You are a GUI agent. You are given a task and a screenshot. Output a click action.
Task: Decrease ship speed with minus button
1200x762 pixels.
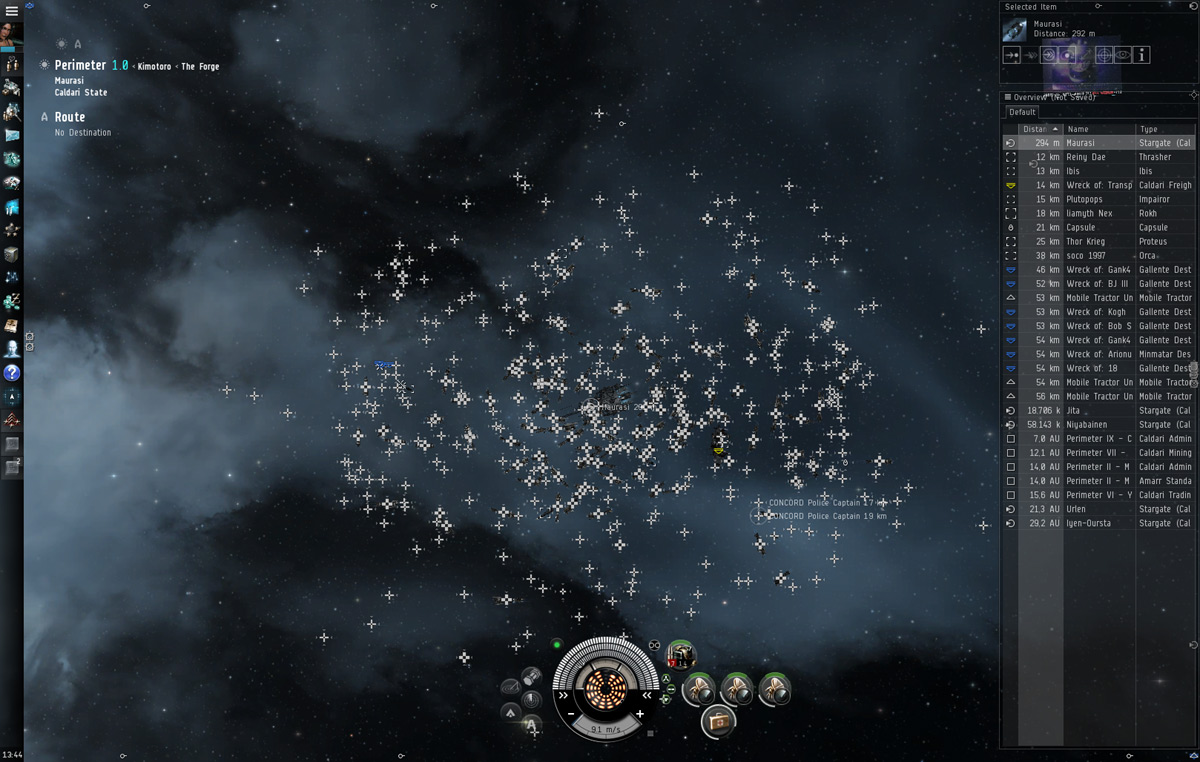point(571,714)
